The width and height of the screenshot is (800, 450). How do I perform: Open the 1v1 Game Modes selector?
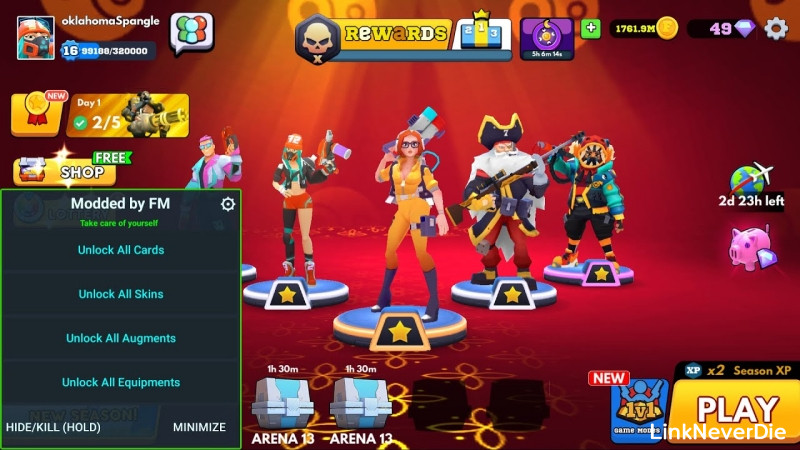click(x=638, y=410)
